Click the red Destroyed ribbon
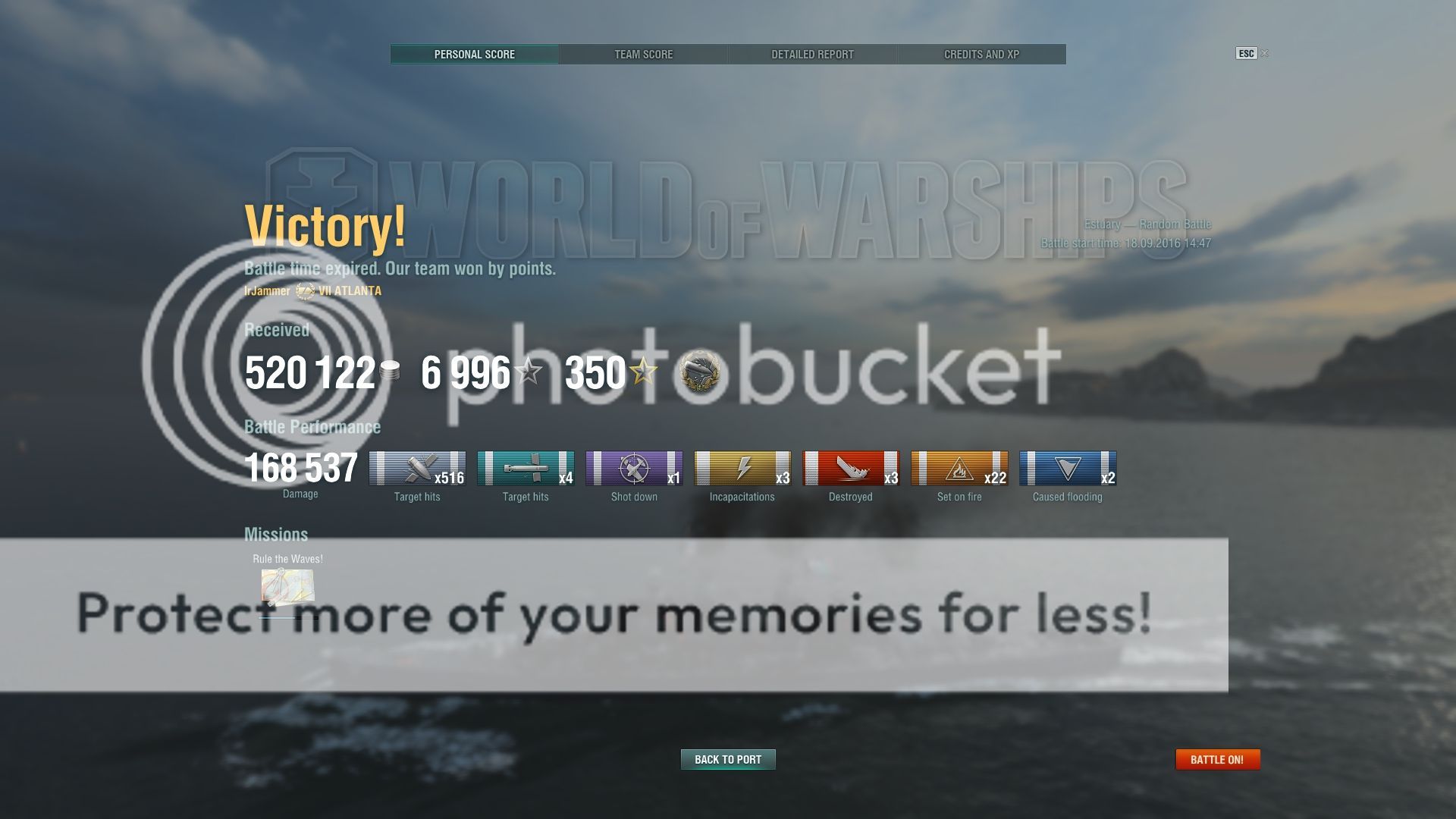 click(851, 468)
